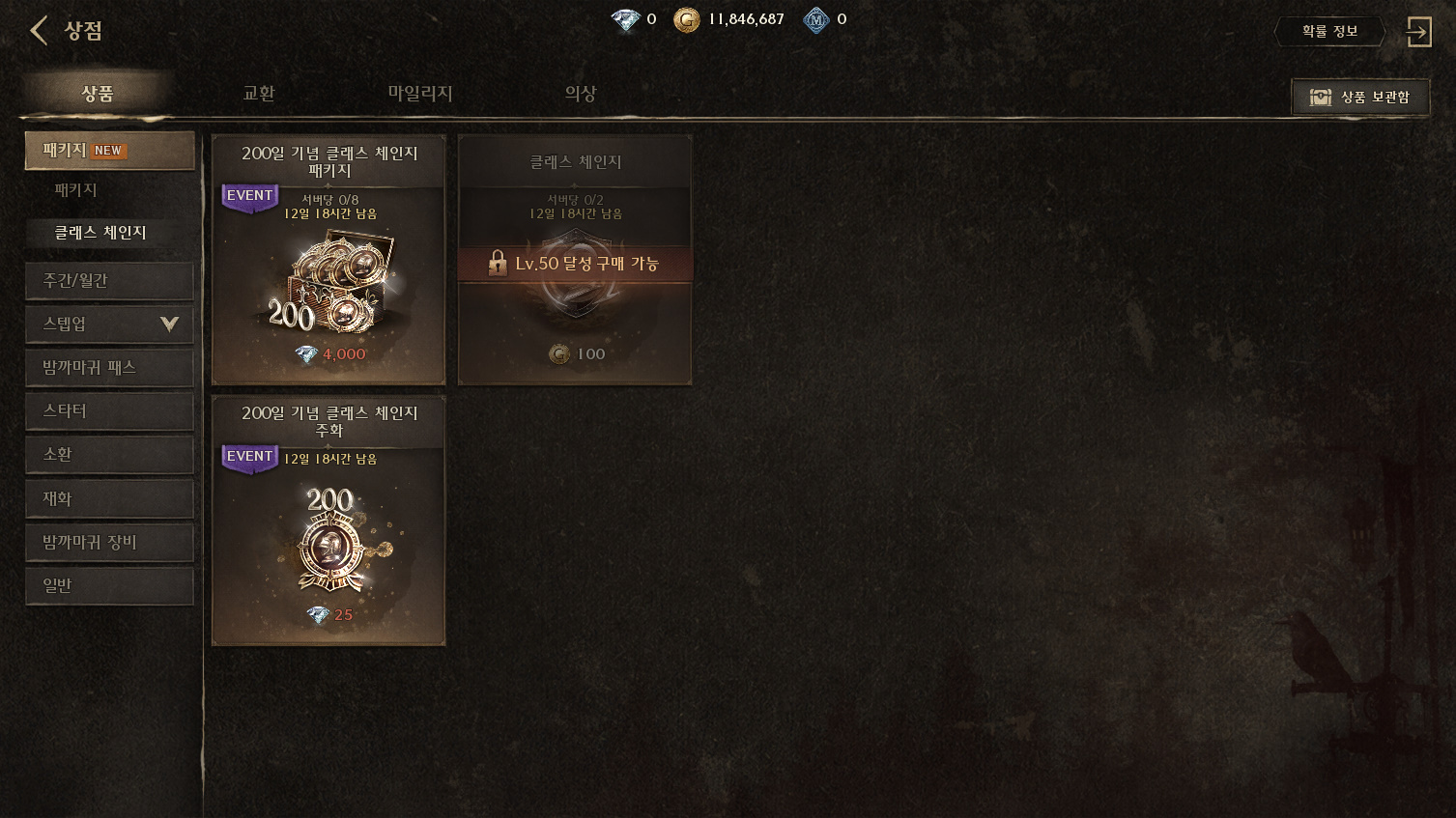Image resolution: width=1456 pixels, height=818 pixels.
Task: Select the 패키지 subcategory
Action: pyautogui.click(x=76, y=190)
